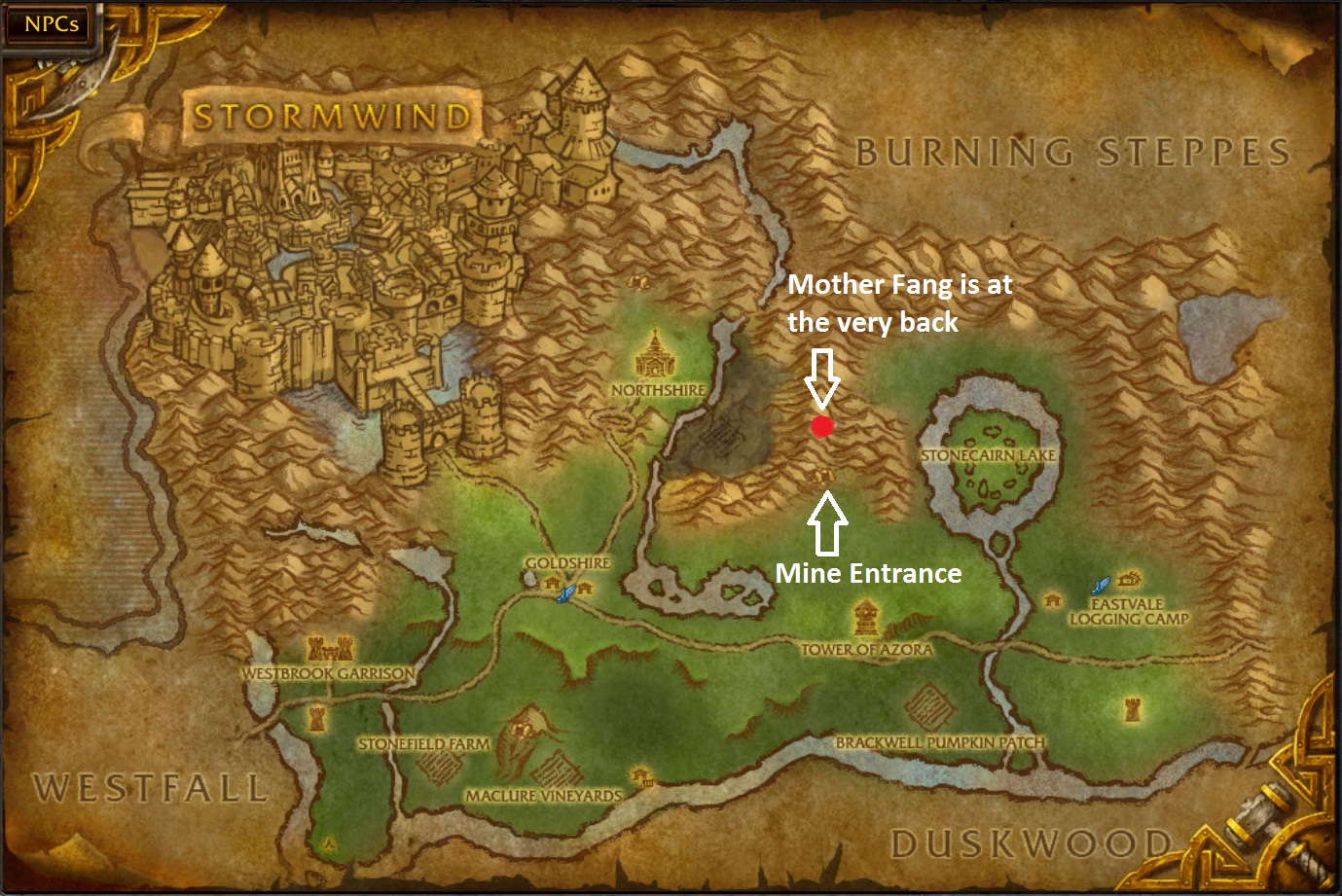Click the house icon left of the Goldshire feather

click(550, 584)
